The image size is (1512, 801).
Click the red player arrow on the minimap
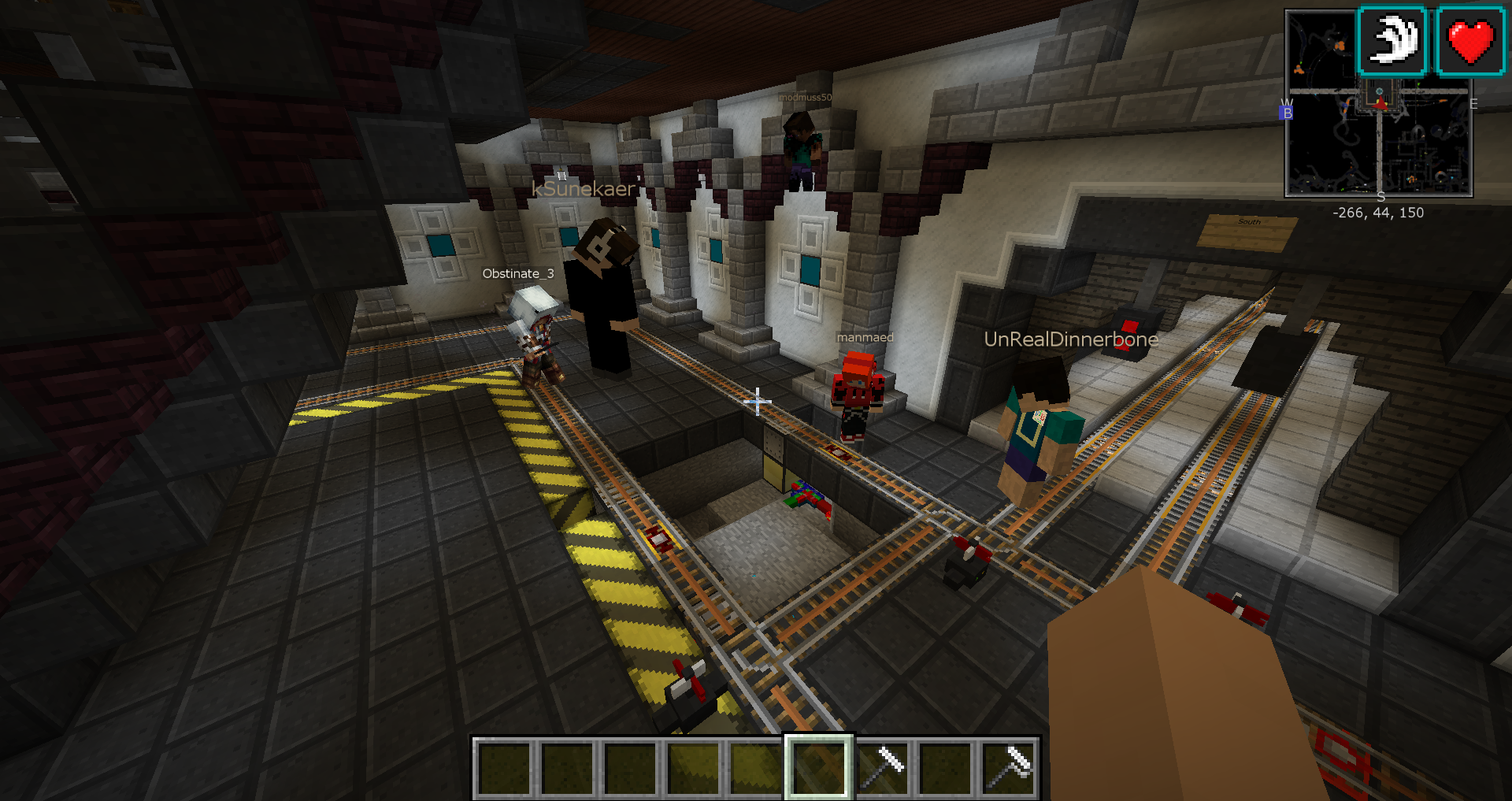point(1380,103)
